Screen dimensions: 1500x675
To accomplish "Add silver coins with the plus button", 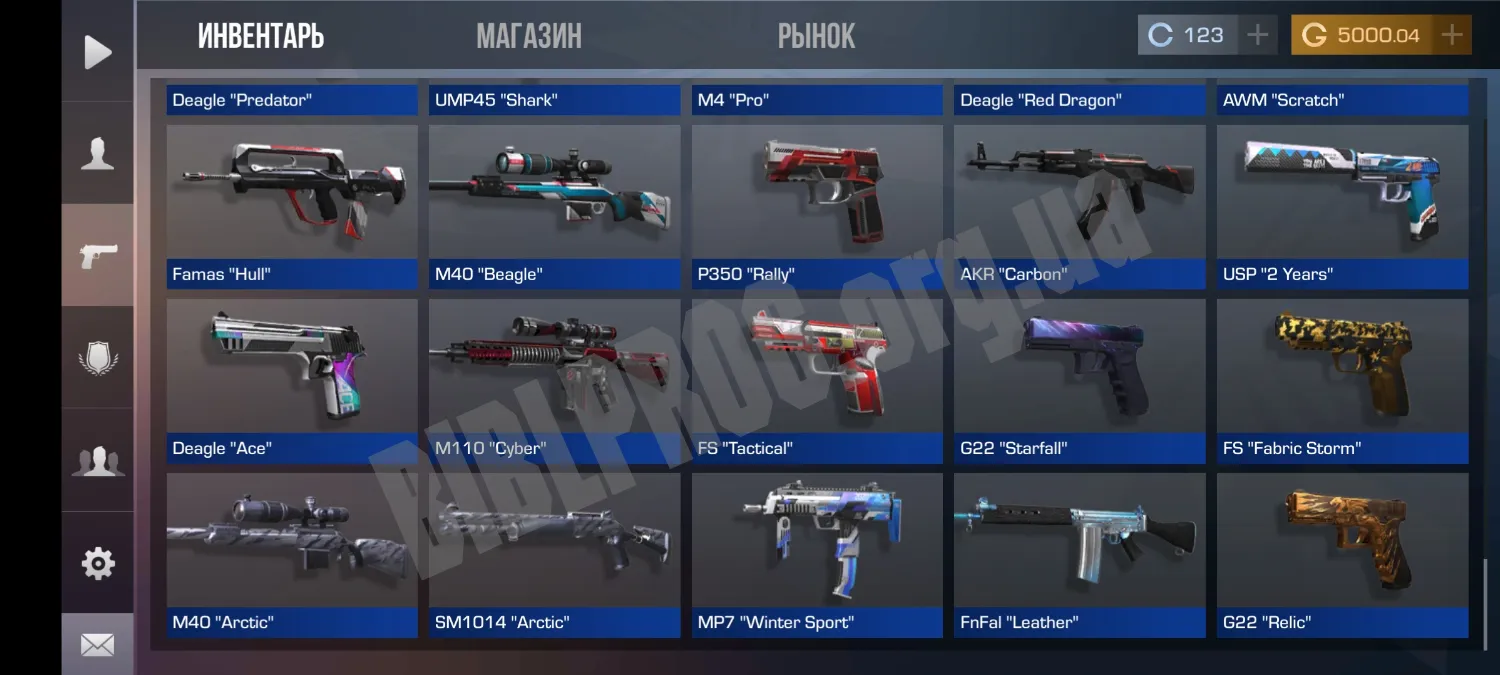I will click(x=1257, y=36).
